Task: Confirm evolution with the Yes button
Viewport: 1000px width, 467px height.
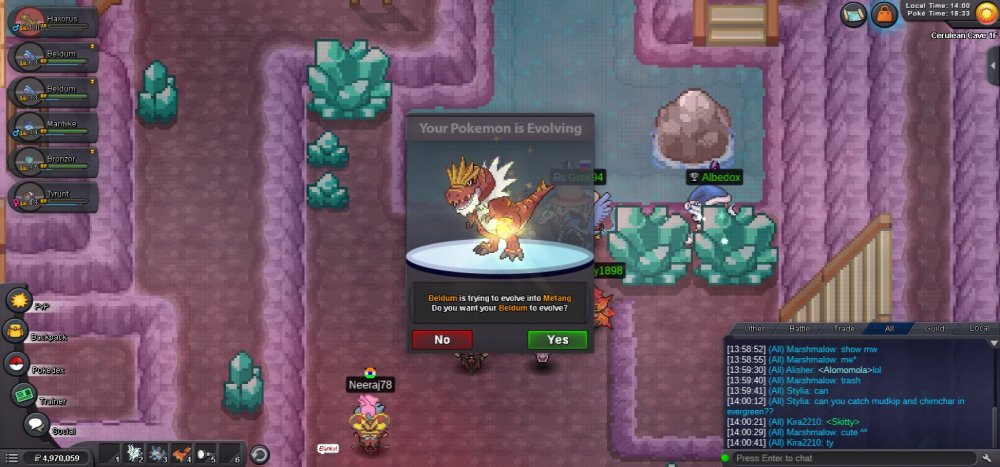Action: click(x=557, y=339)
